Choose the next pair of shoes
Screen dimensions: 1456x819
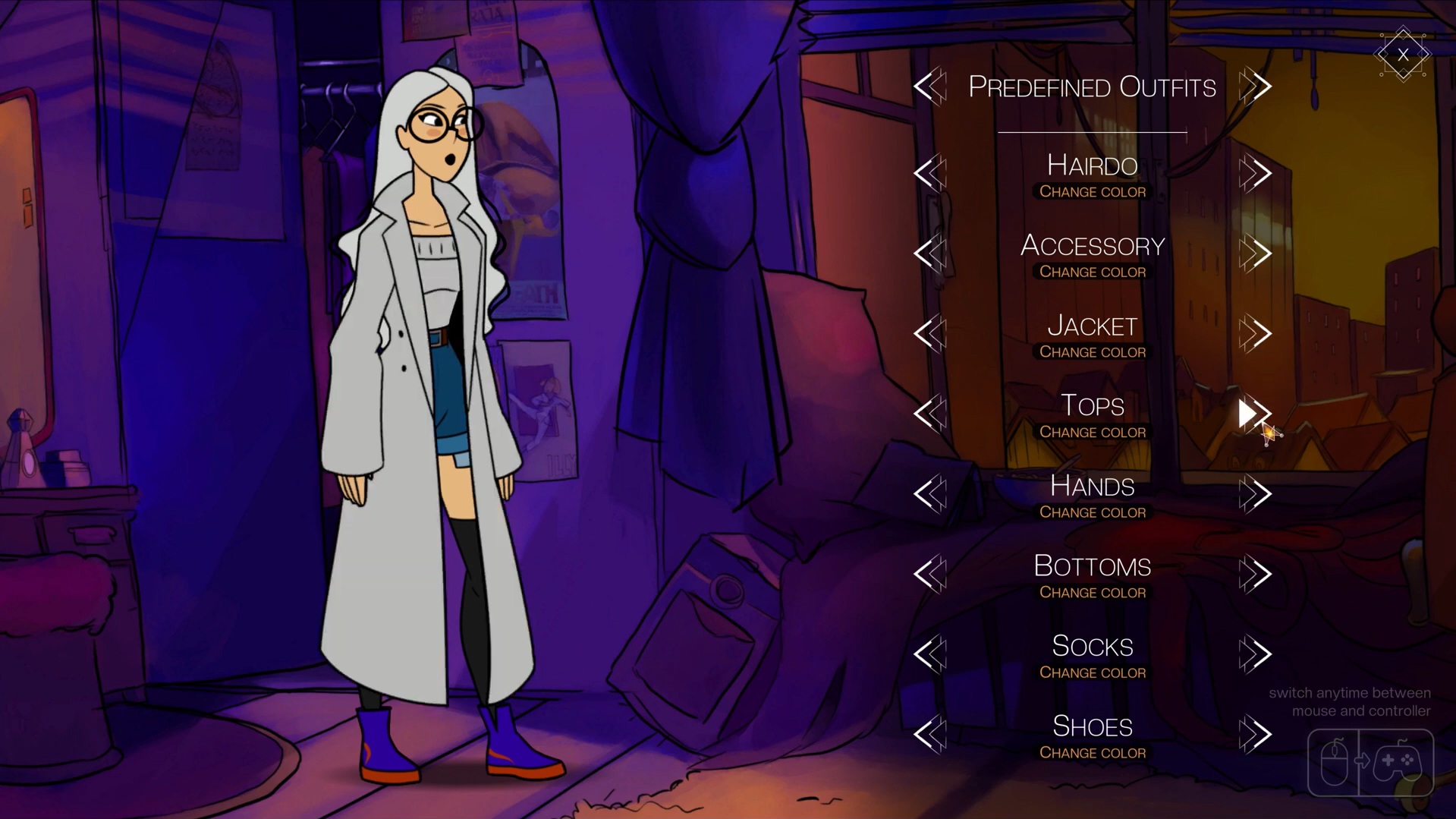[1256, 735]
